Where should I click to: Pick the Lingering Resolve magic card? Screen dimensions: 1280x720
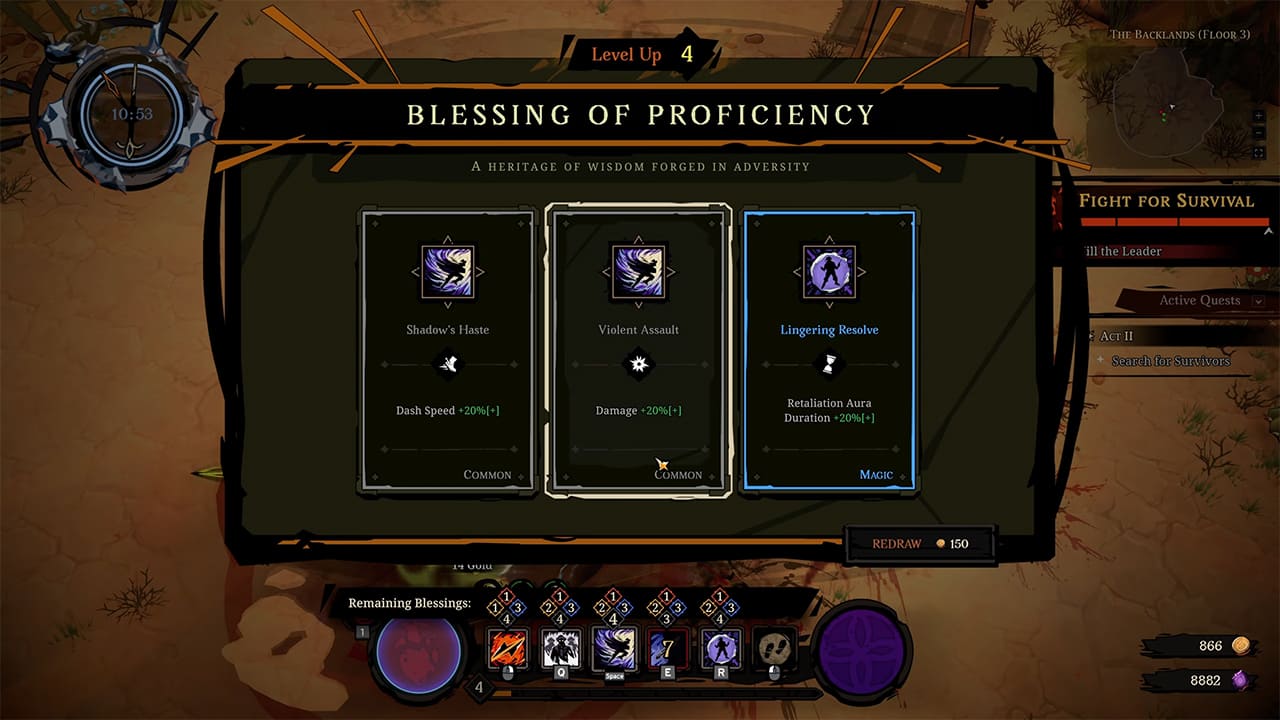click(829, 350)
